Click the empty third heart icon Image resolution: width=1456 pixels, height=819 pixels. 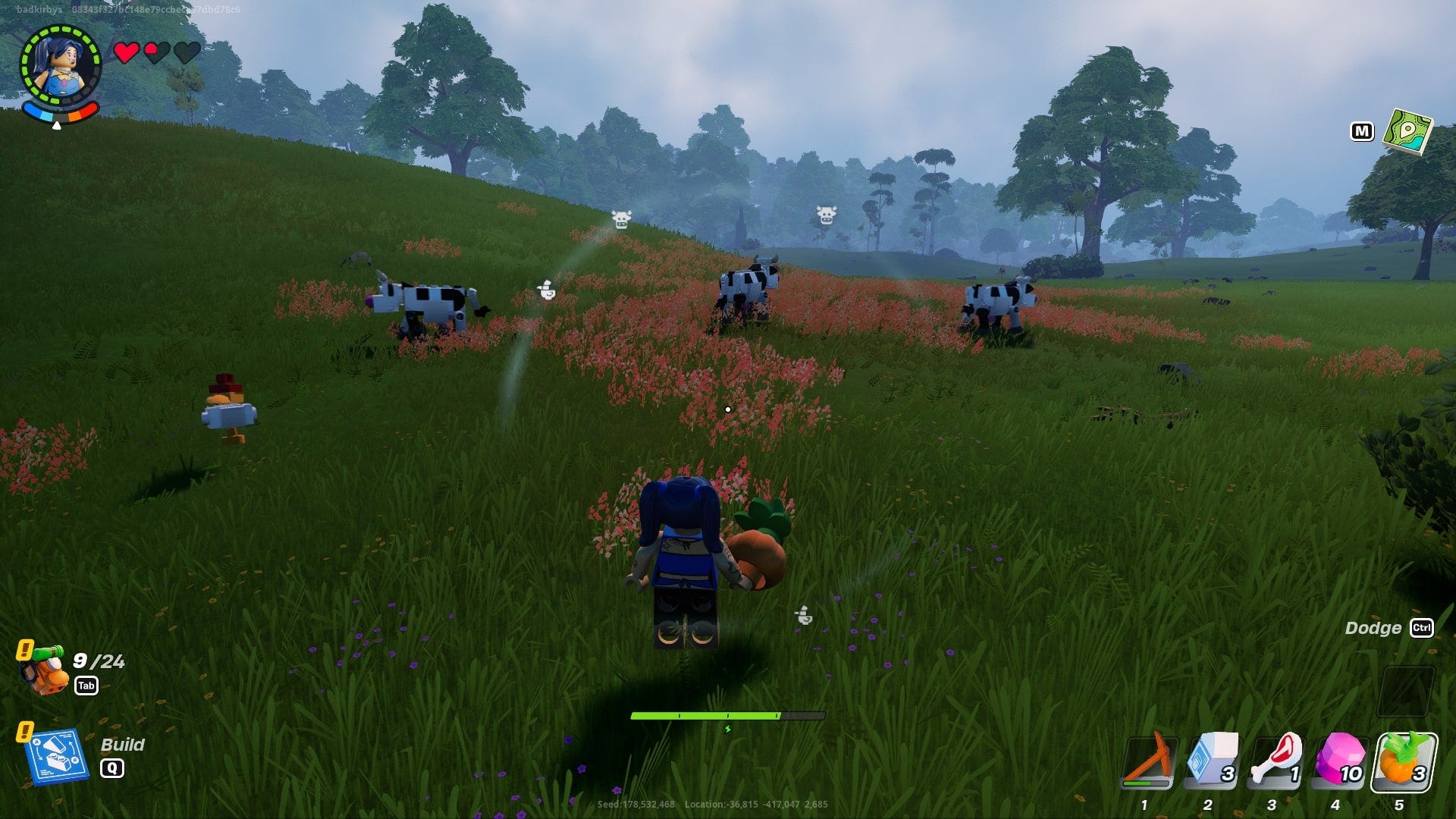(x=188, y=54)
